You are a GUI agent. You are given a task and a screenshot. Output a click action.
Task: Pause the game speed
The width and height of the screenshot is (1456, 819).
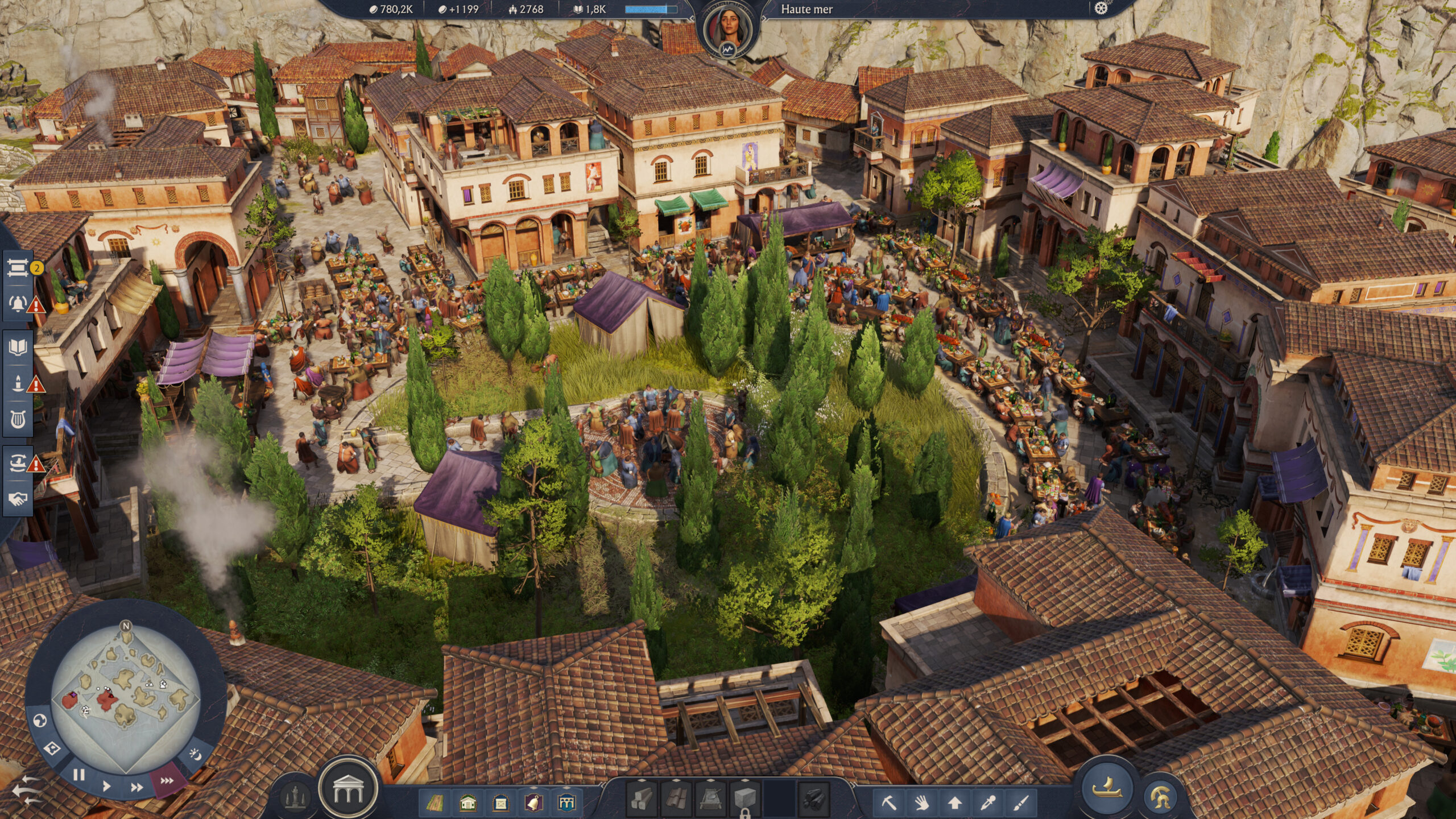tap(78, 775)
